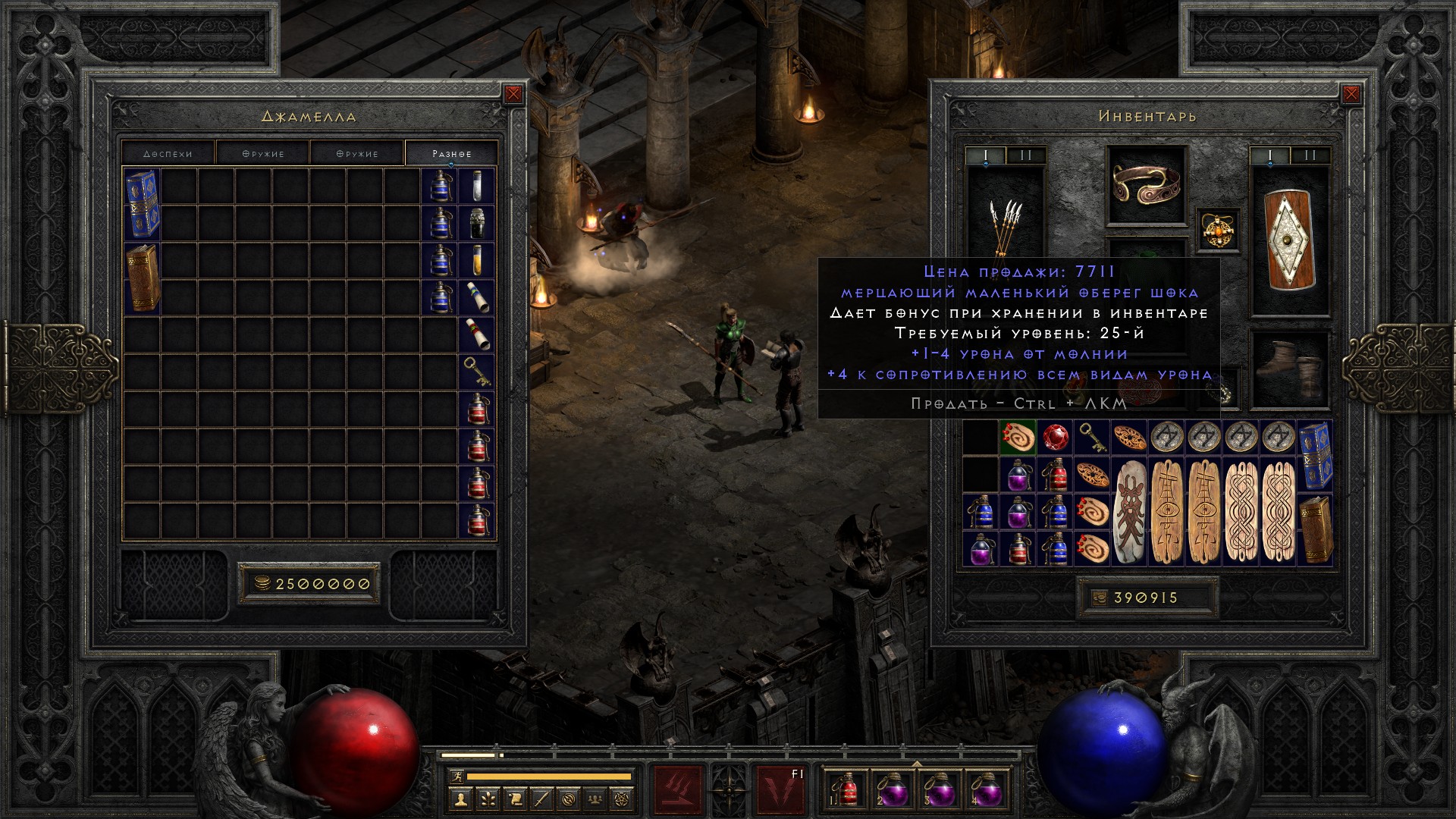Image resolution: width=1456 pixels, height=819 pixels.
Task: Select the brown tome in vendor grid
Action: 143,278
